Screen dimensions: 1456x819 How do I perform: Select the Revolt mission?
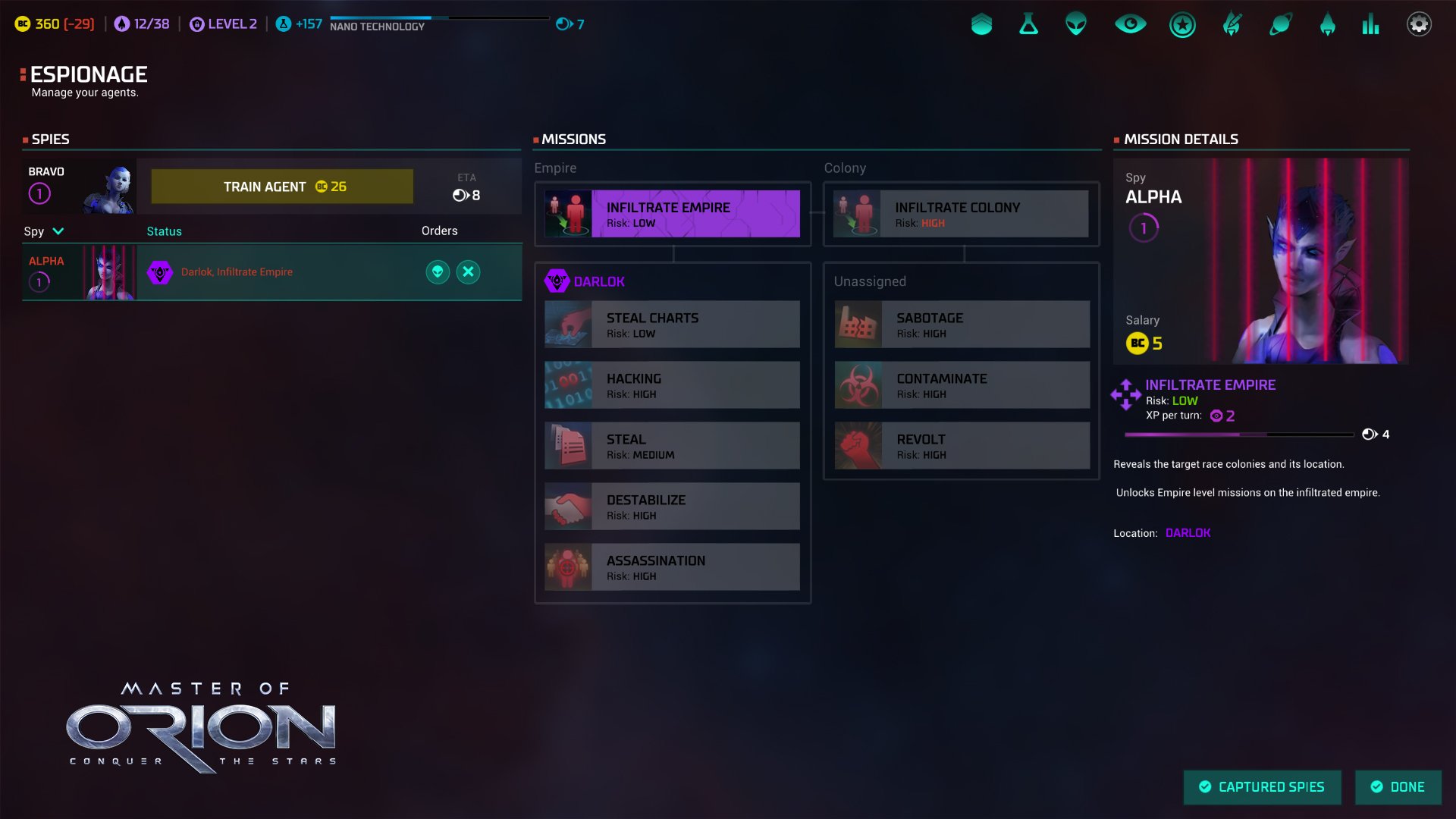[962, 446]
